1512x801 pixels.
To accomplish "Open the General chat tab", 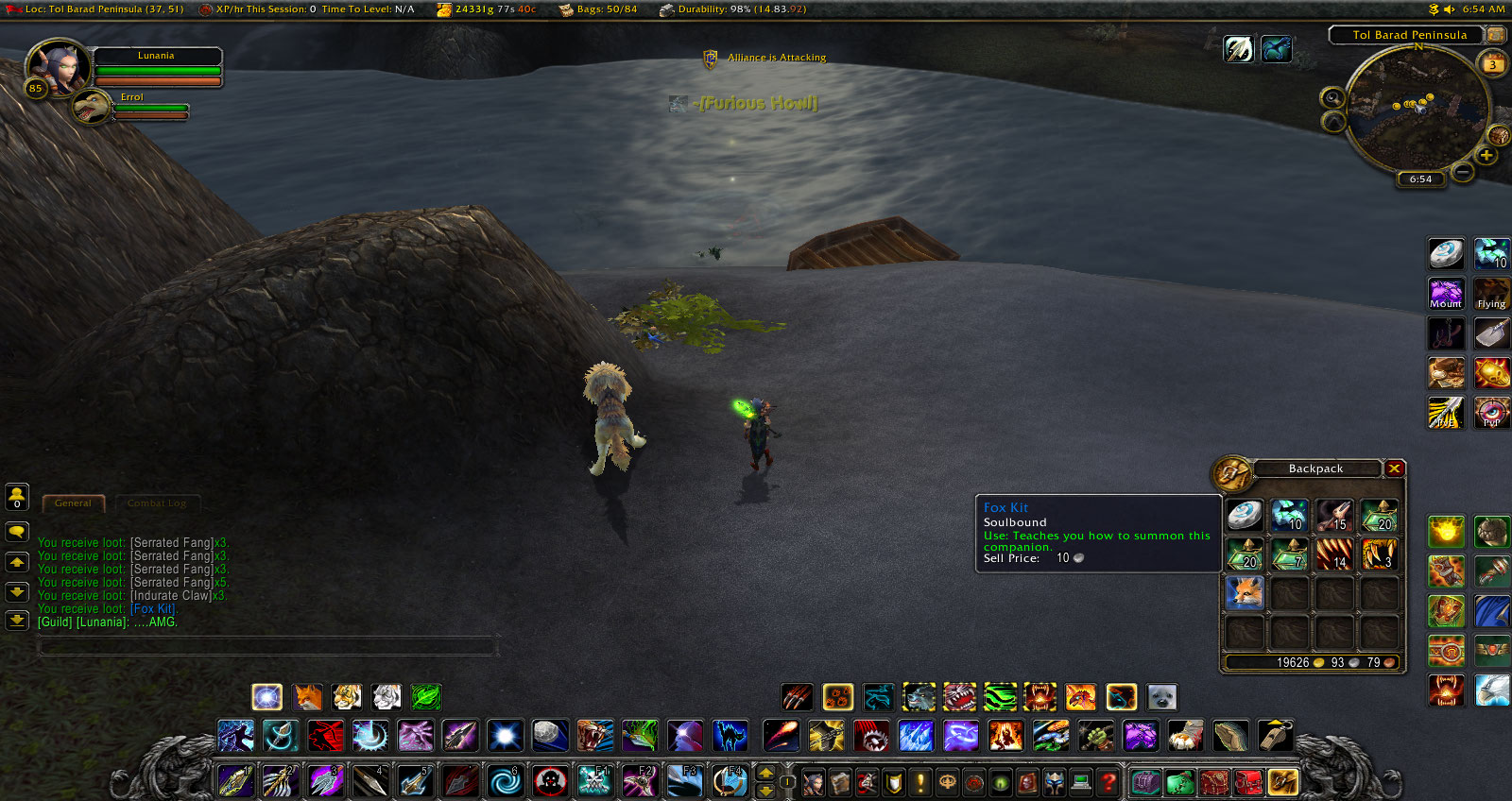I will [73, 503].
